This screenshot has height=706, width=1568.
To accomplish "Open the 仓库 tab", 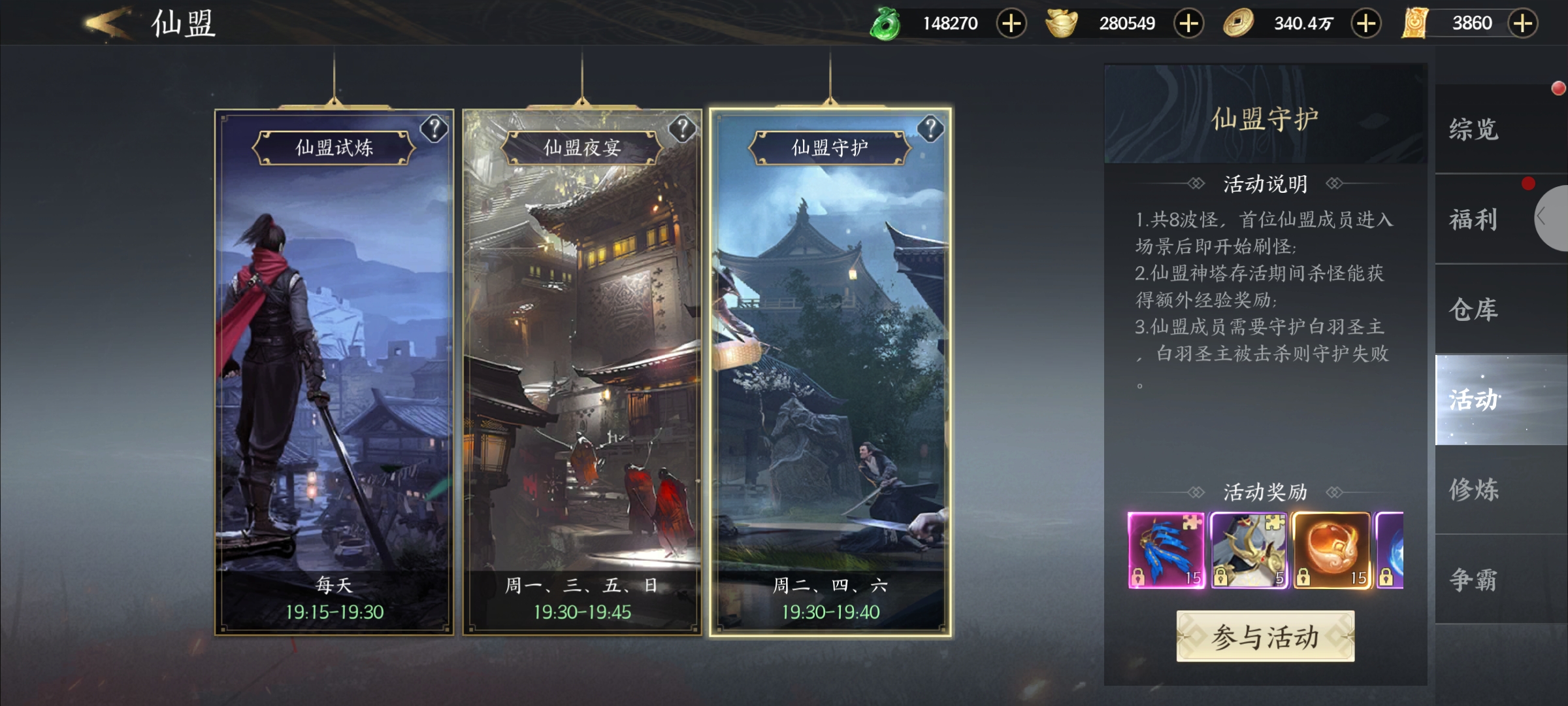I will [x=1474, y=309].
